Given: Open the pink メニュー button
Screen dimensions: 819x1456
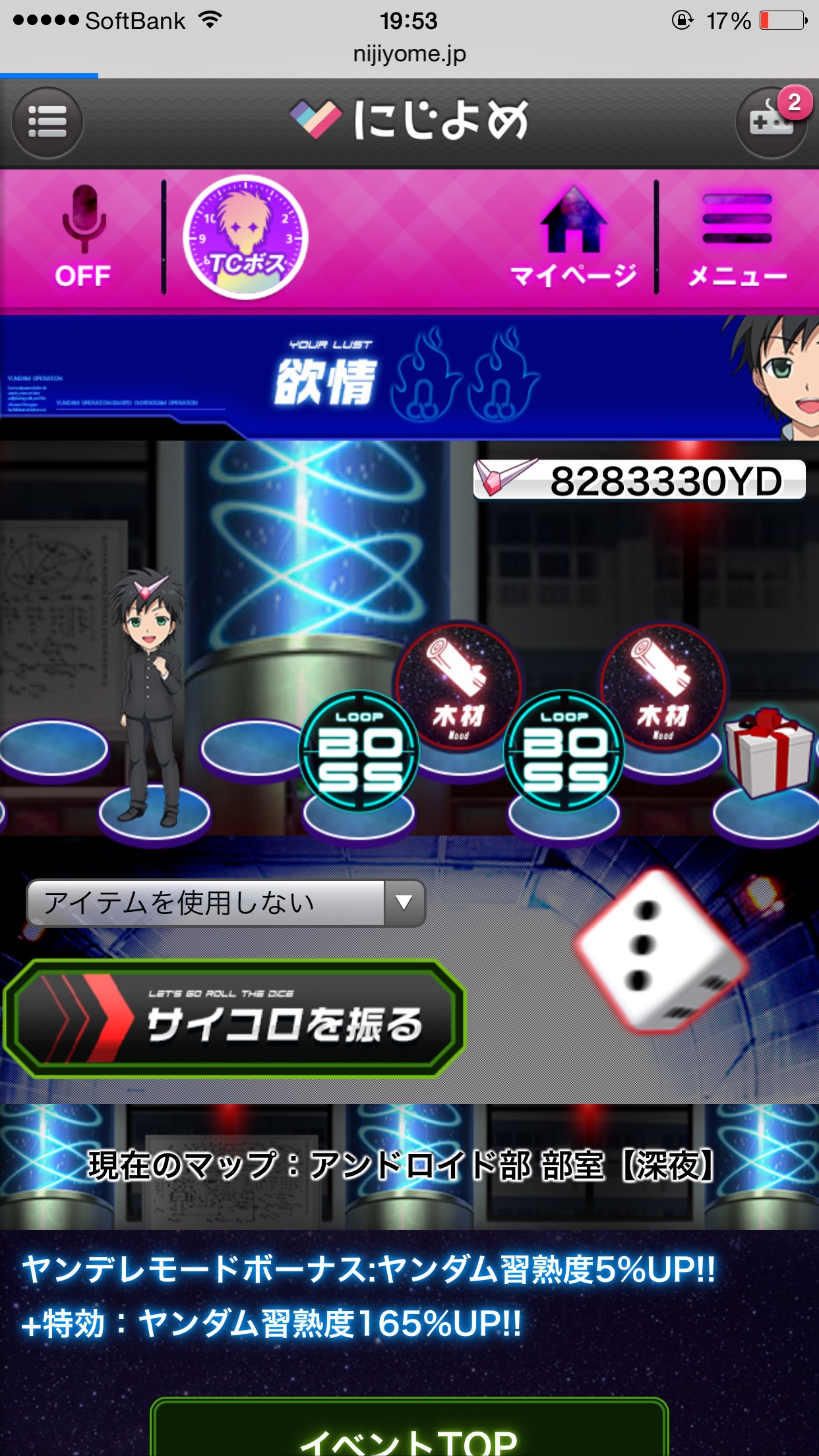Looking at the screenshot, I should pos(737,237).
